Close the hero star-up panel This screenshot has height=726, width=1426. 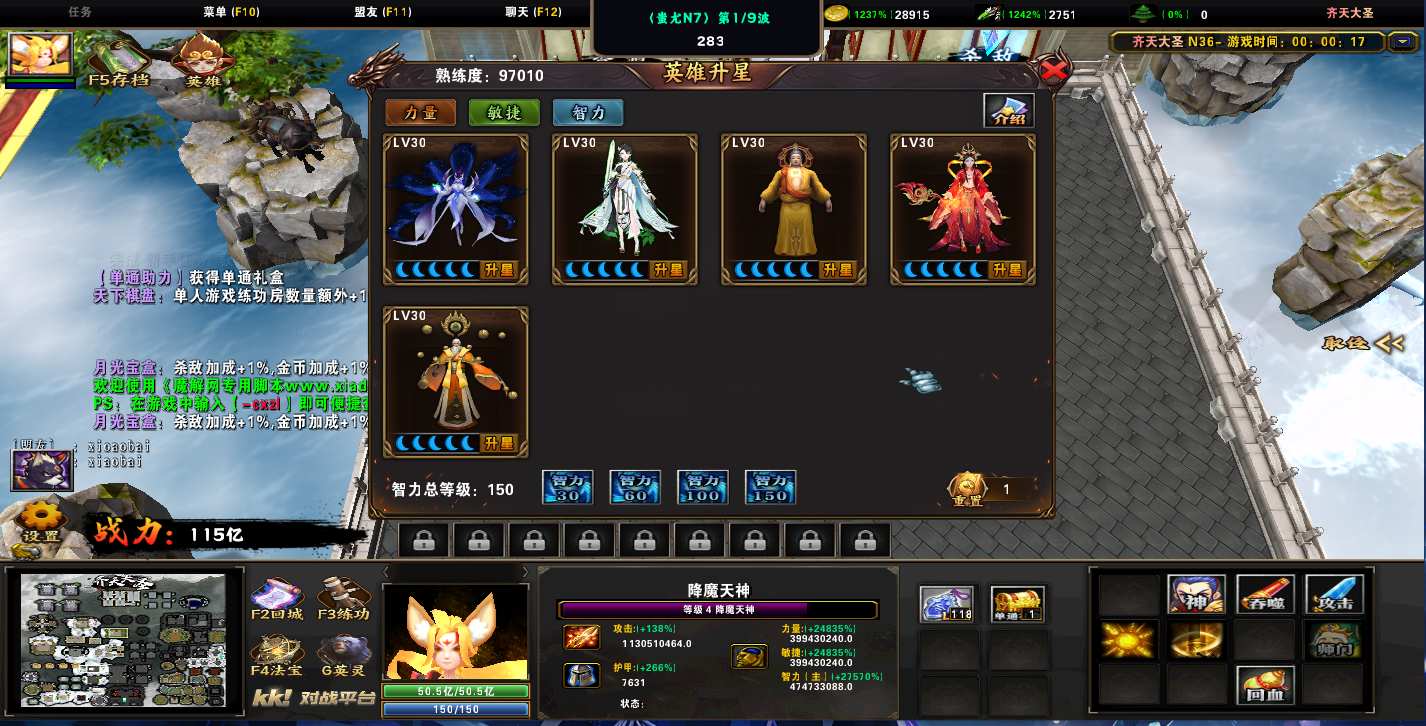1052,70
